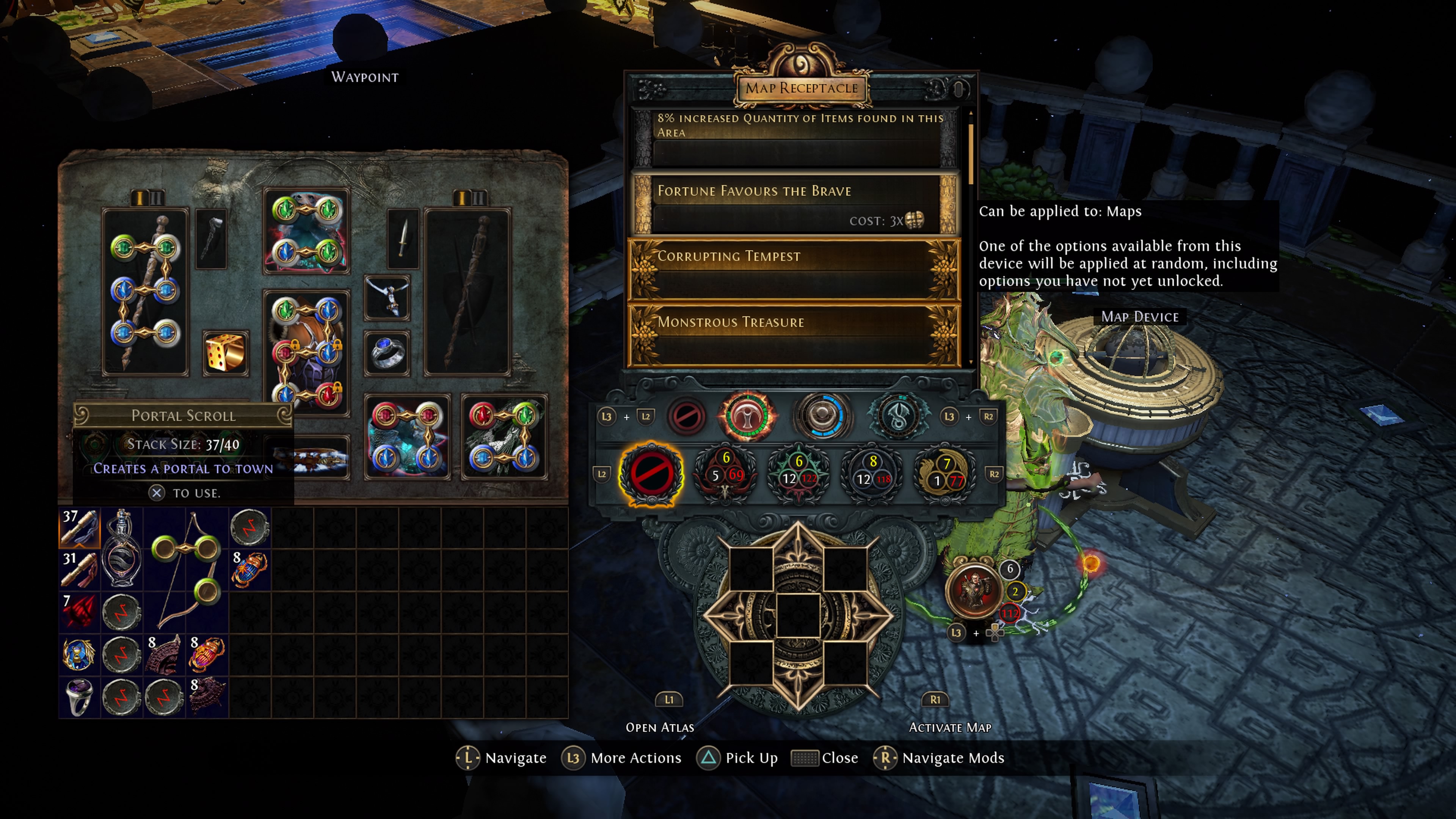Click the equipped helmet slot

[x=306, y=231]
